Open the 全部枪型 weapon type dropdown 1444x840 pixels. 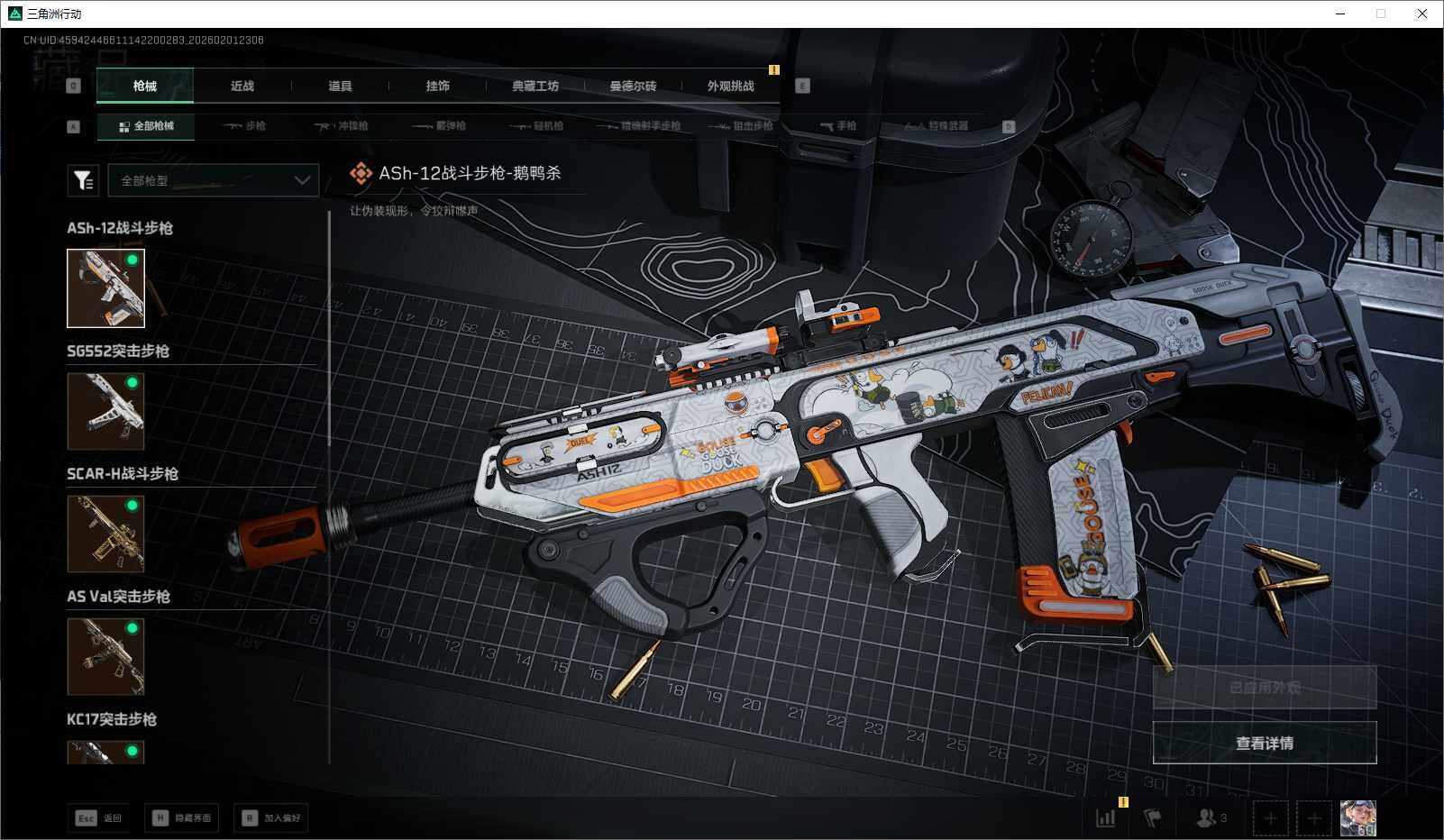[214, 180]
